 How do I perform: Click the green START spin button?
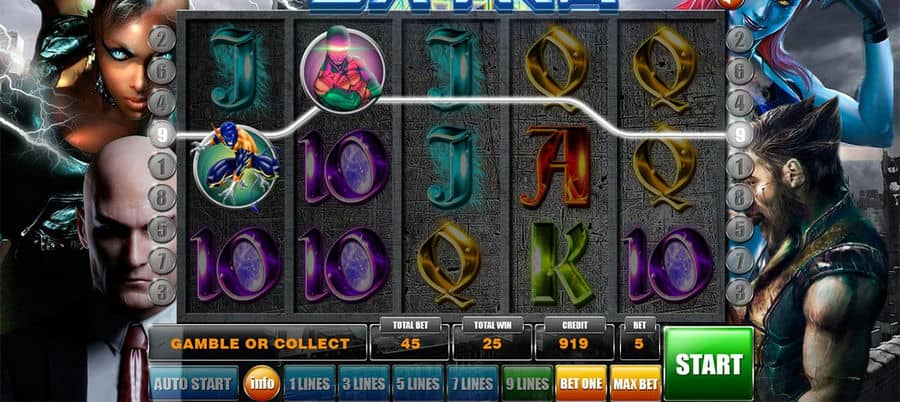pyautogui.click(x=708, y=363)
